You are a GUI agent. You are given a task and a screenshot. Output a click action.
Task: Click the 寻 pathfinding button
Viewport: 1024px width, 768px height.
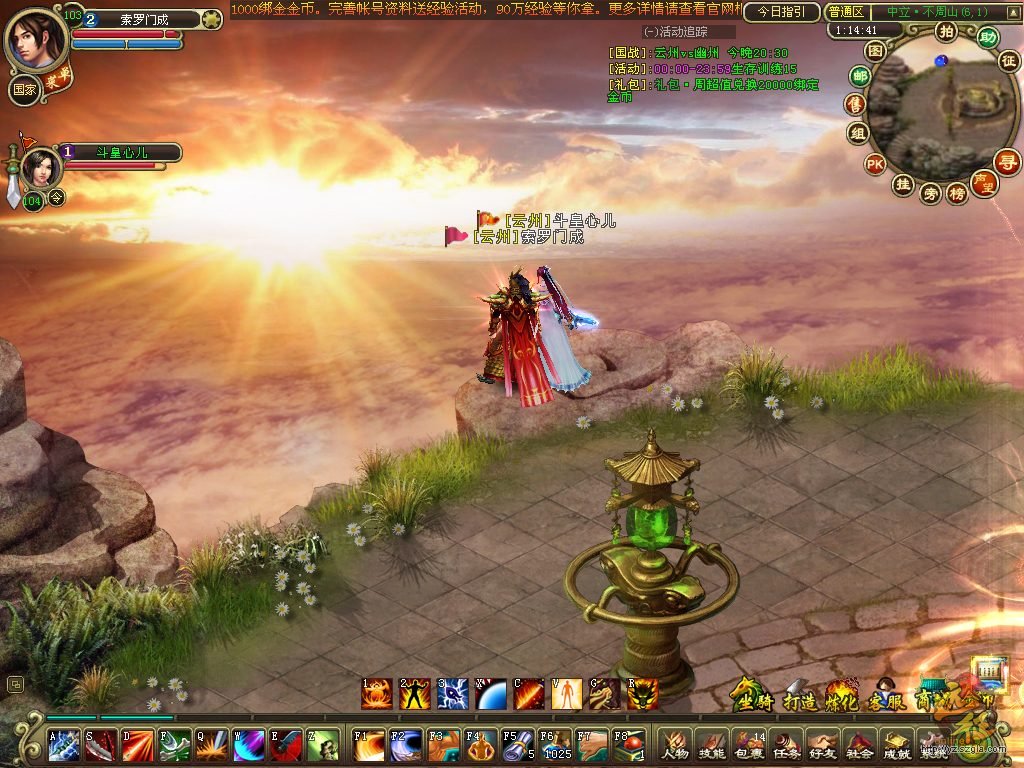click(x=1006, y=161)
